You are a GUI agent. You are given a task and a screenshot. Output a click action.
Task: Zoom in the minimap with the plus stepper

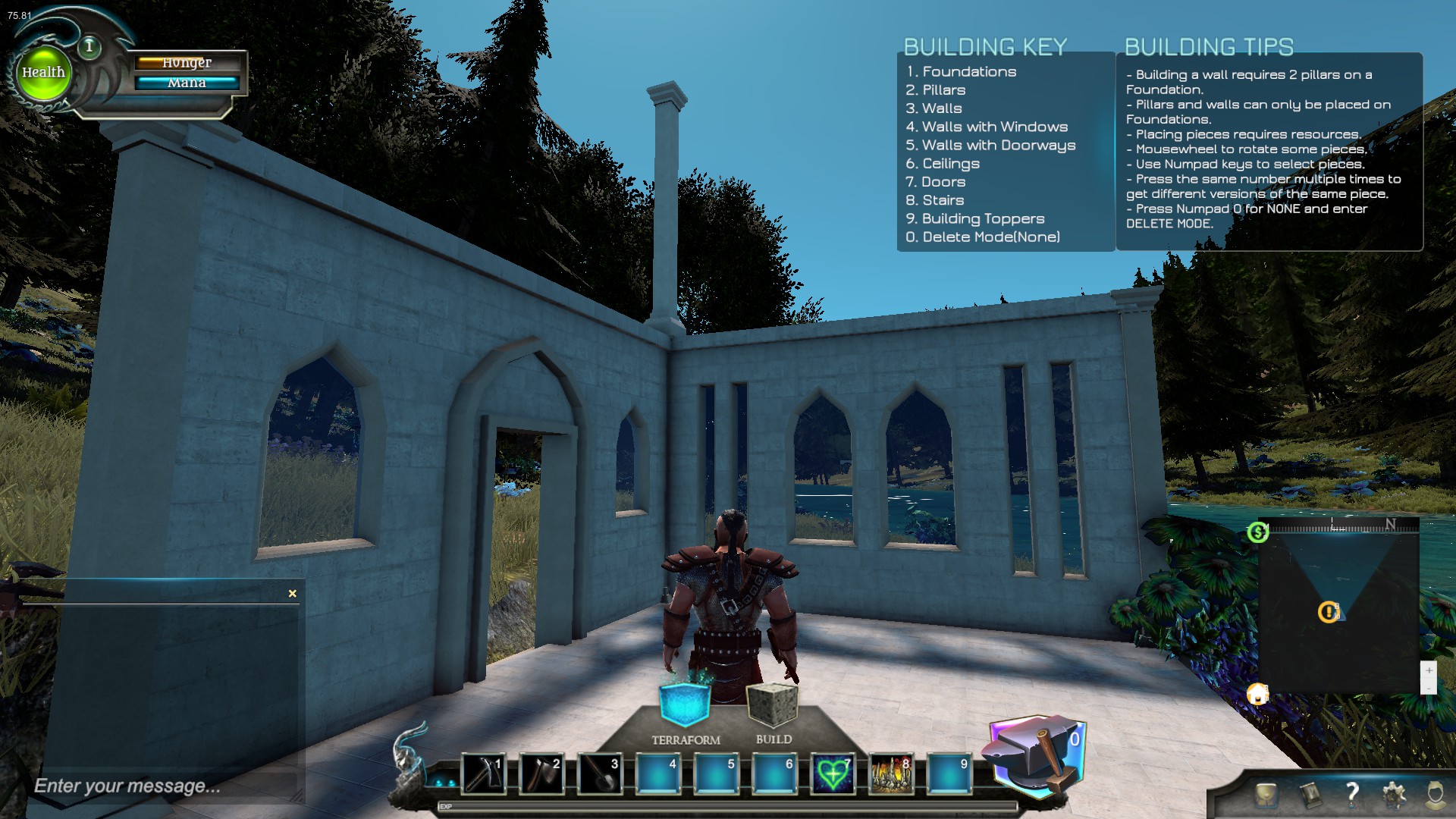1429,670
